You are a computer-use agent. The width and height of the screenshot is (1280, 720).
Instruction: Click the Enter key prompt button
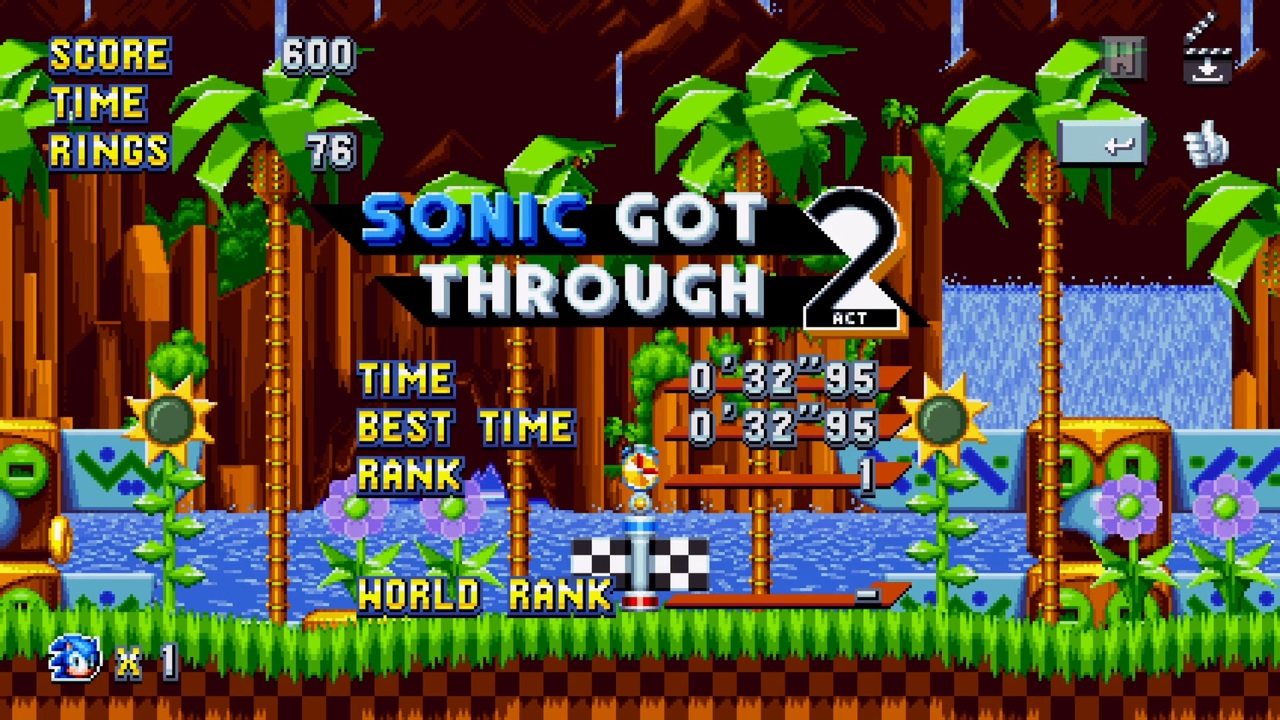(1103, 142)
